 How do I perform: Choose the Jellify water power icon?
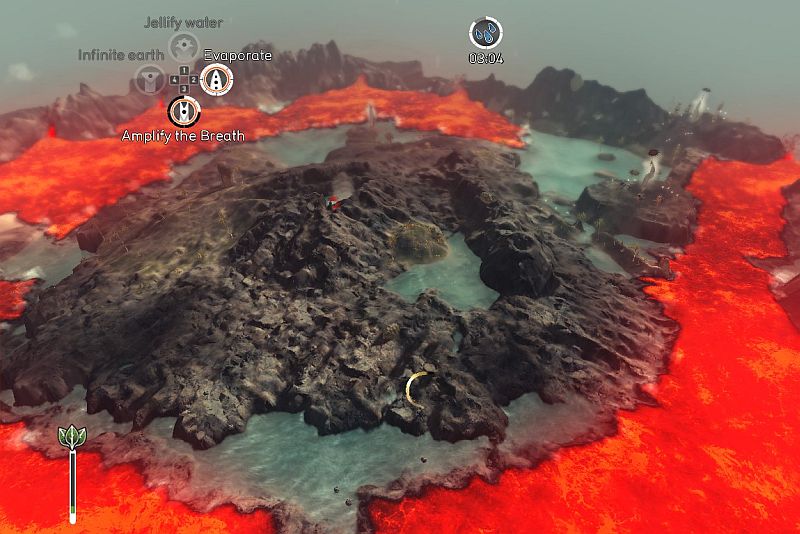pyautogui.click(x=182, y=46)
